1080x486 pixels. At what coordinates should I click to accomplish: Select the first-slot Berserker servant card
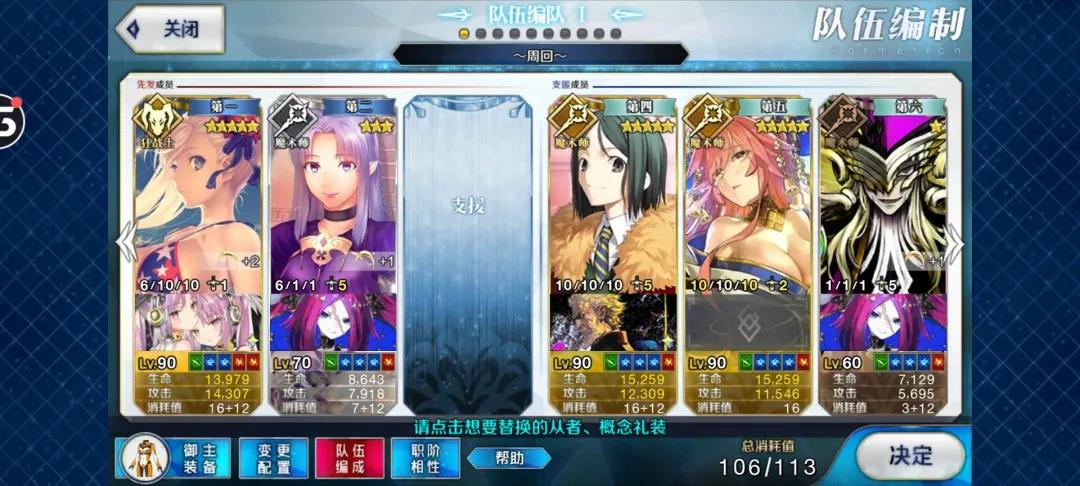pyautogui.click(x=198, y=200)
